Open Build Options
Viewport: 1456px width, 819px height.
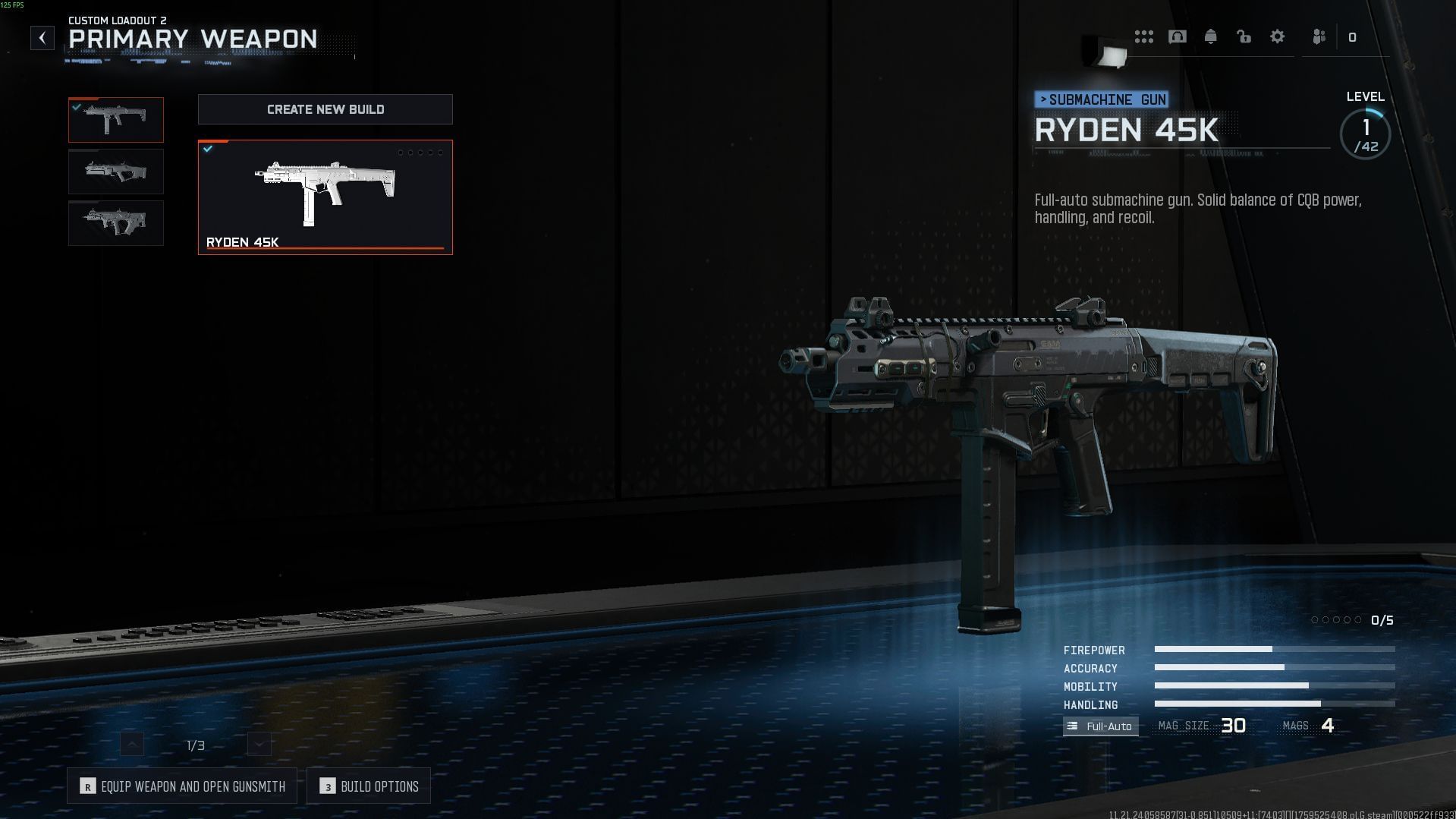click(x=369, y=786)
